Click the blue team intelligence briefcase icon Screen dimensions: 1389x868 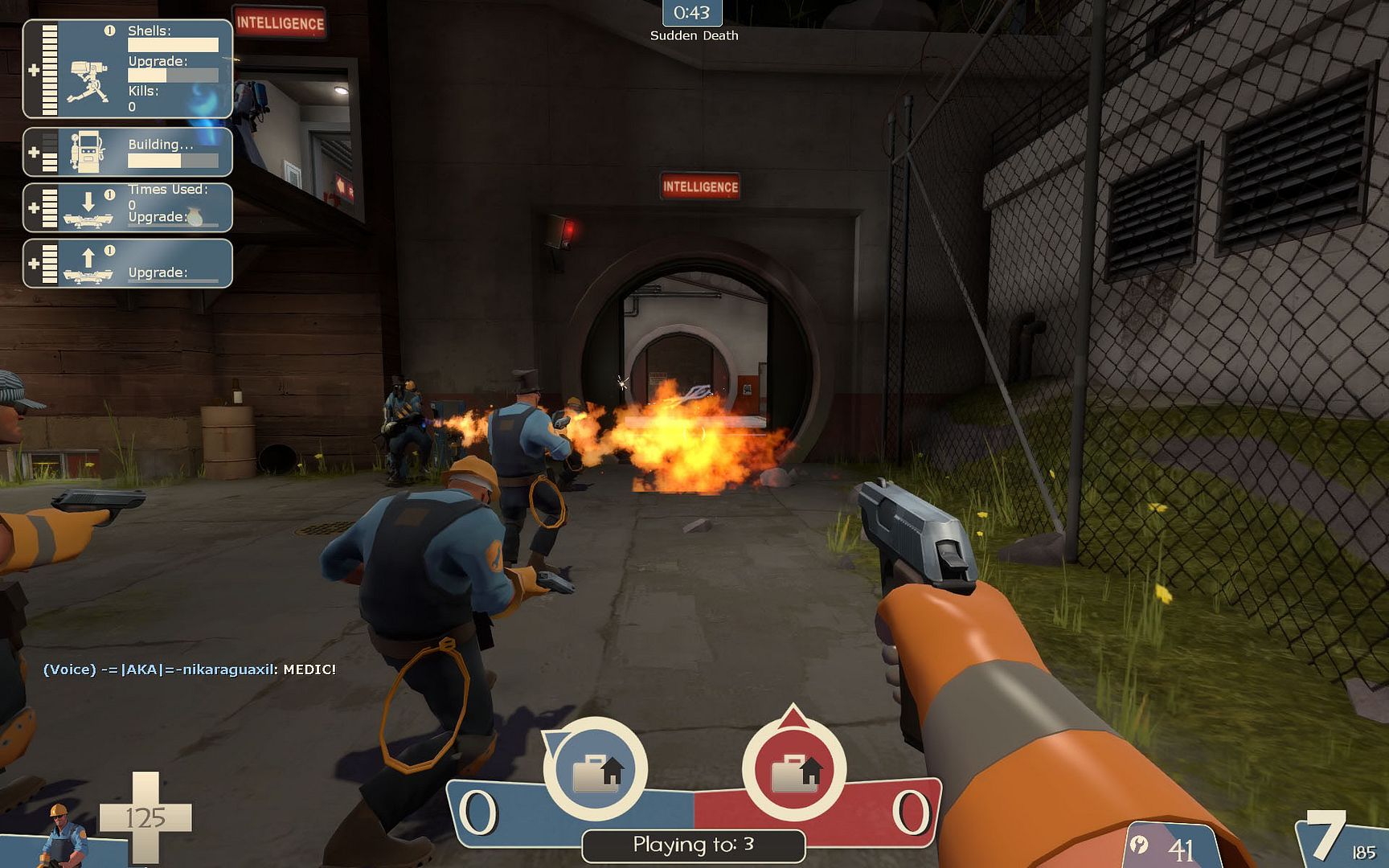coord(596,769)
